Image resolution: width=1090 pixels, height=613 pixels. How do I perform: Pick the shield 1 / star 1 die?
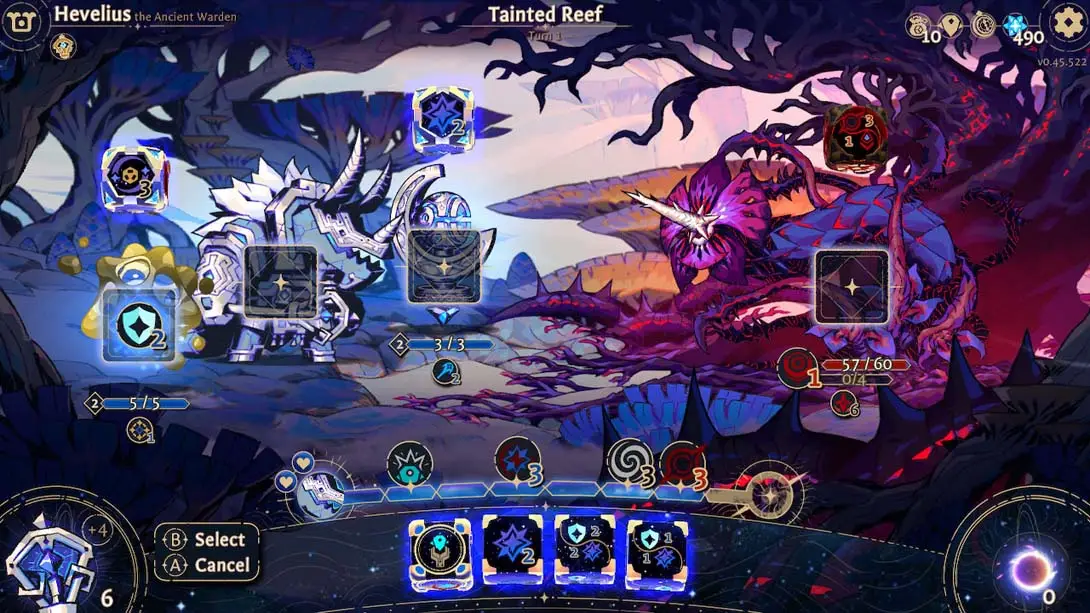click(657, 549)
